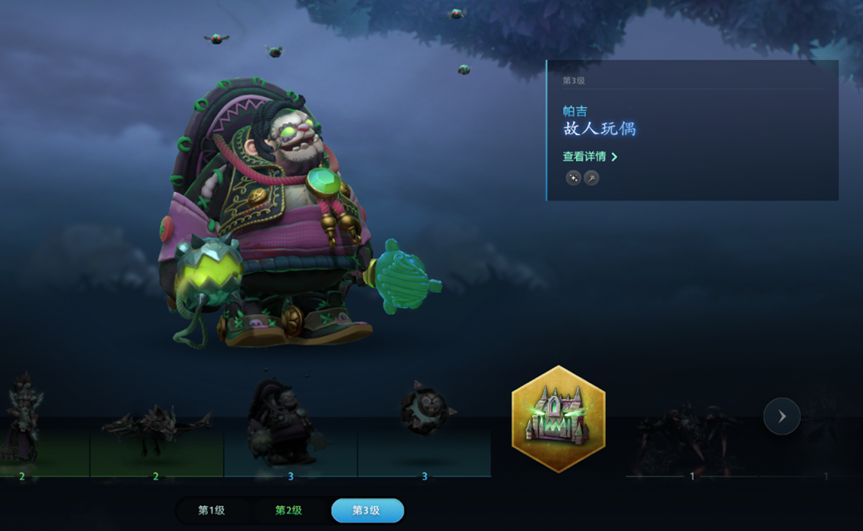This screenshot has height=531, width=863.
Task: Select the golden hexagon treasure chest icon
Action: (x=558, y=419)
